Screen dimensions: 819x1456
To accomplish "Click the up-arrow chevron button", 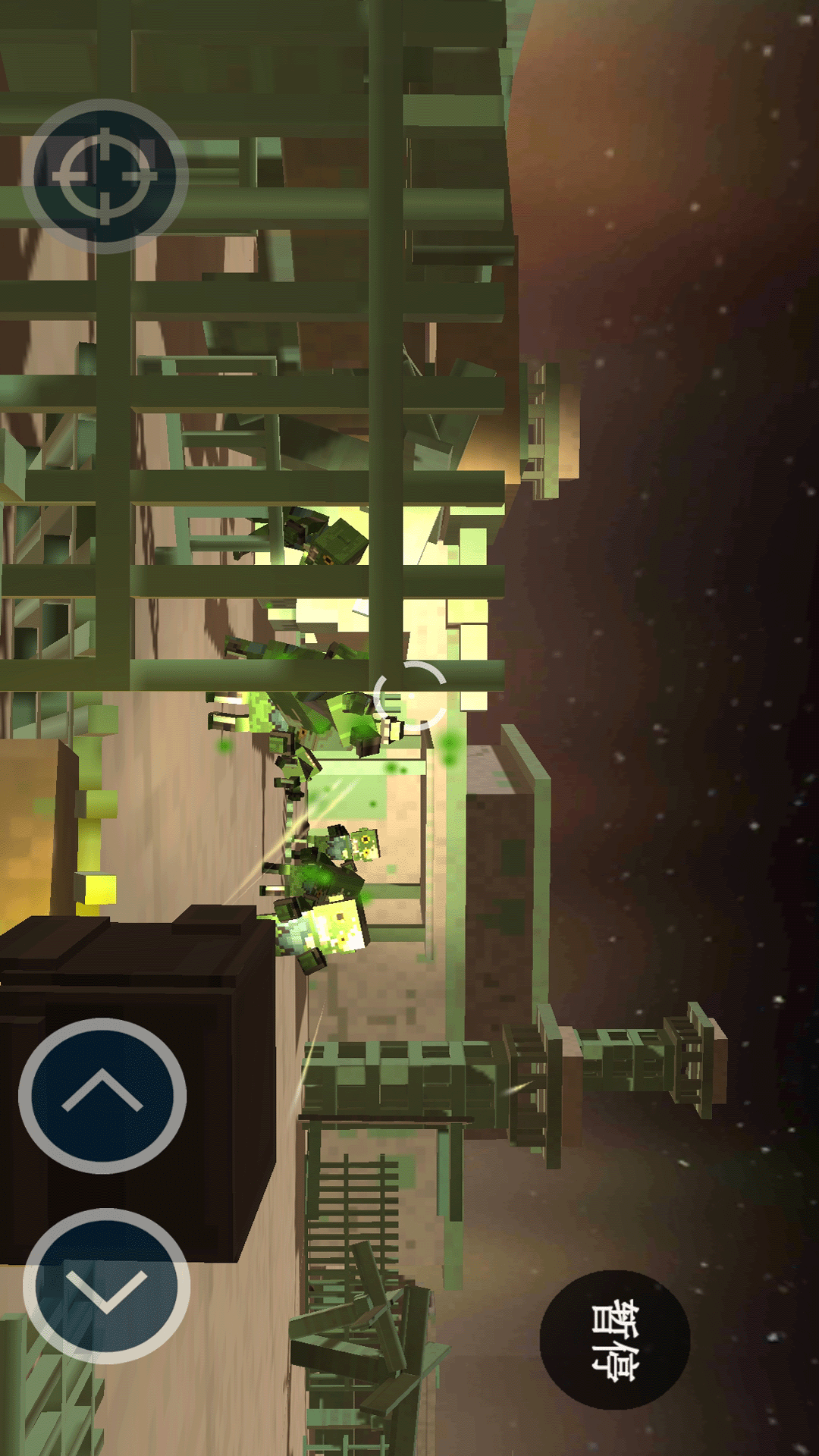I will (102, 1095).
